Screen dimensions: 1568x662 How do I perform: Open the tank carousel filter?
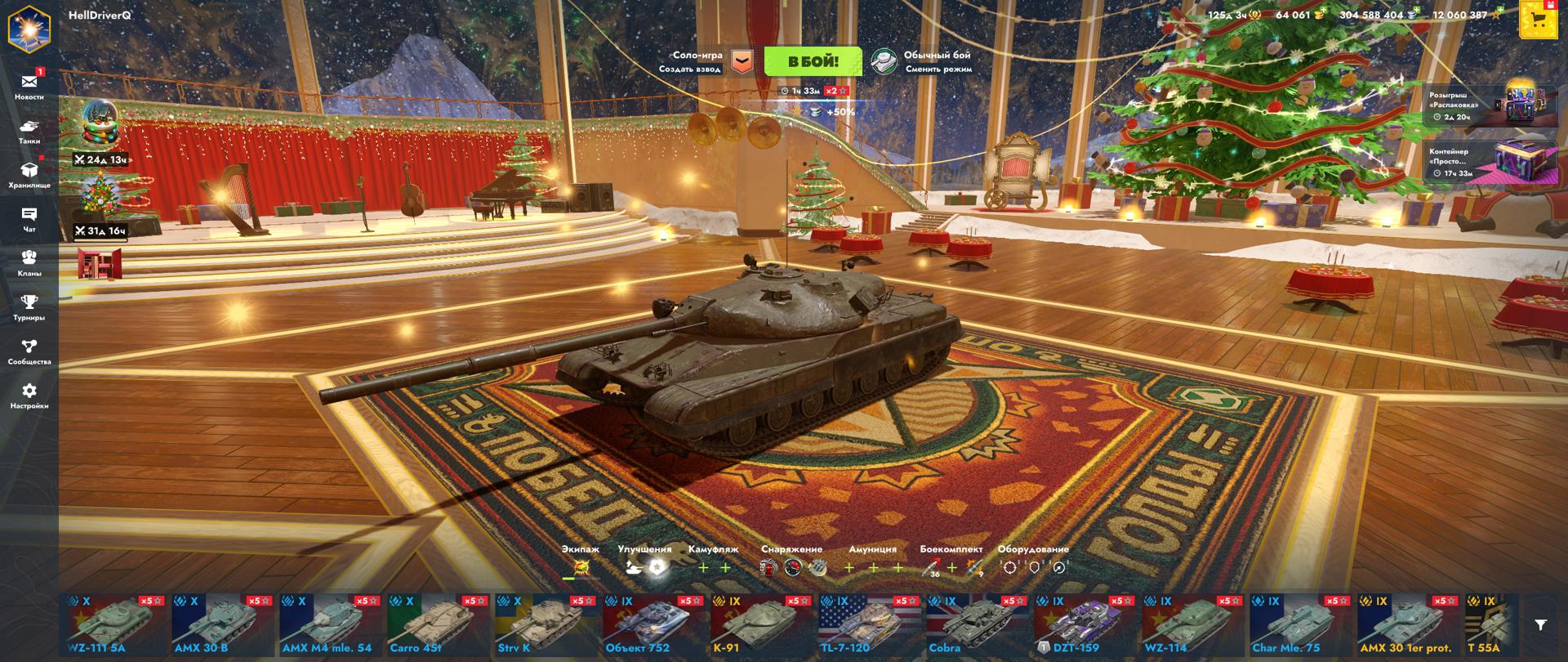(1540, 625)
